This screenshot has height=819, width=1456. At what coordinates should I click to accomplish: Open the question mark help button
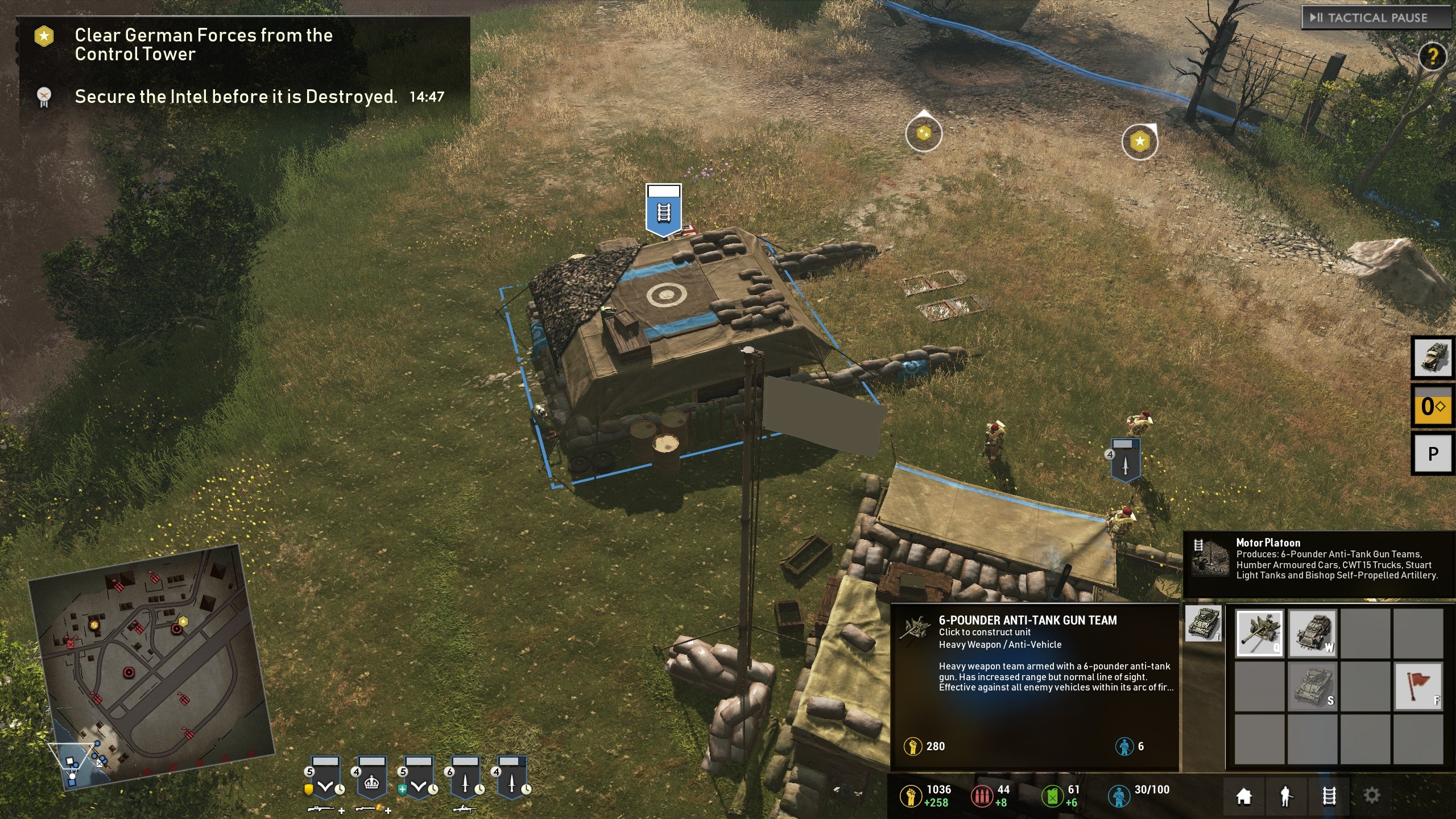pos(1432,56)
